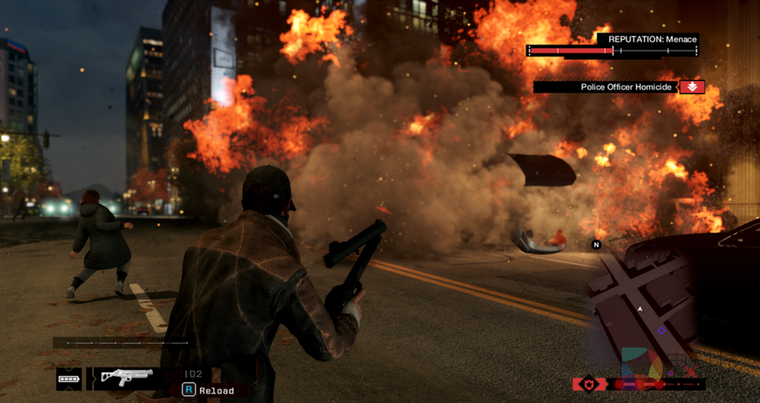The image size is (760, 403).
Task: Click the purple diamond marker on minimap
Action: [661, 330]
